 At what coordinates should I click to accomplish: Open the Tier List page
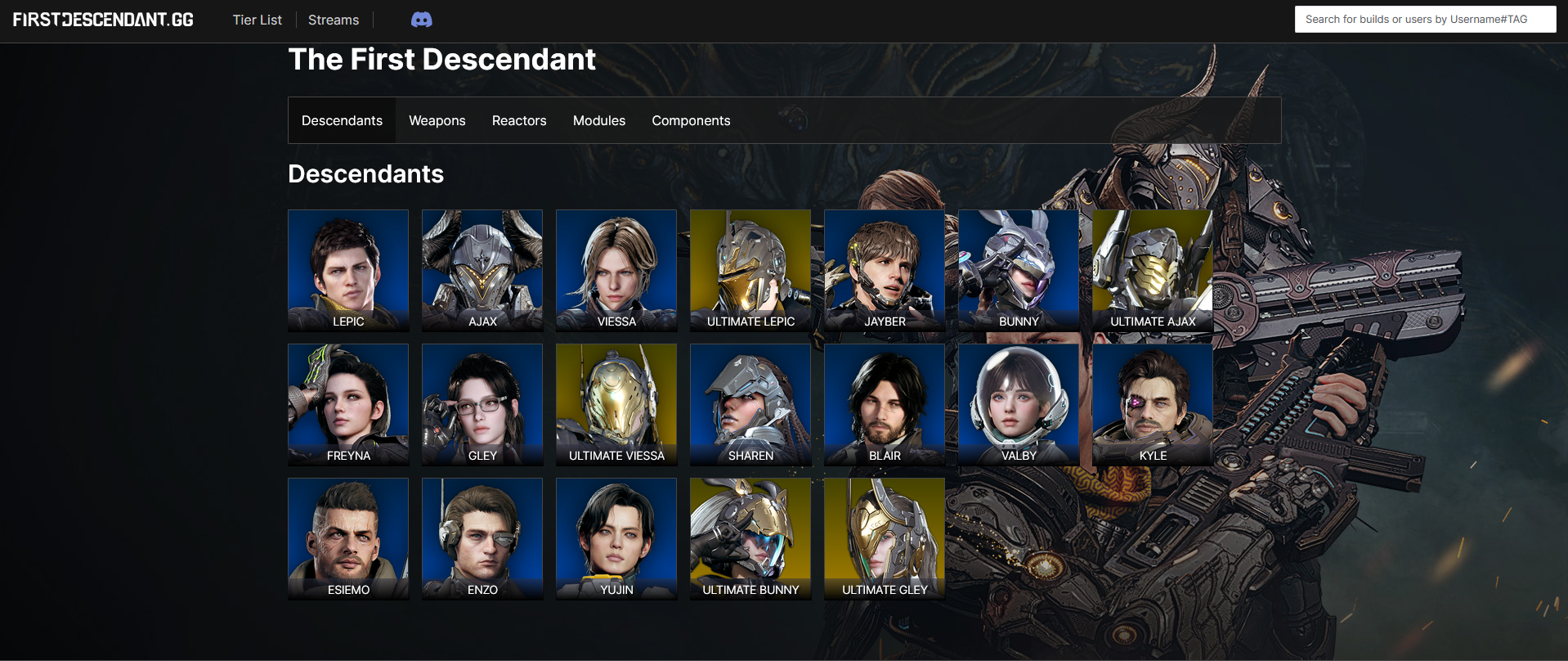click(257, 19)
